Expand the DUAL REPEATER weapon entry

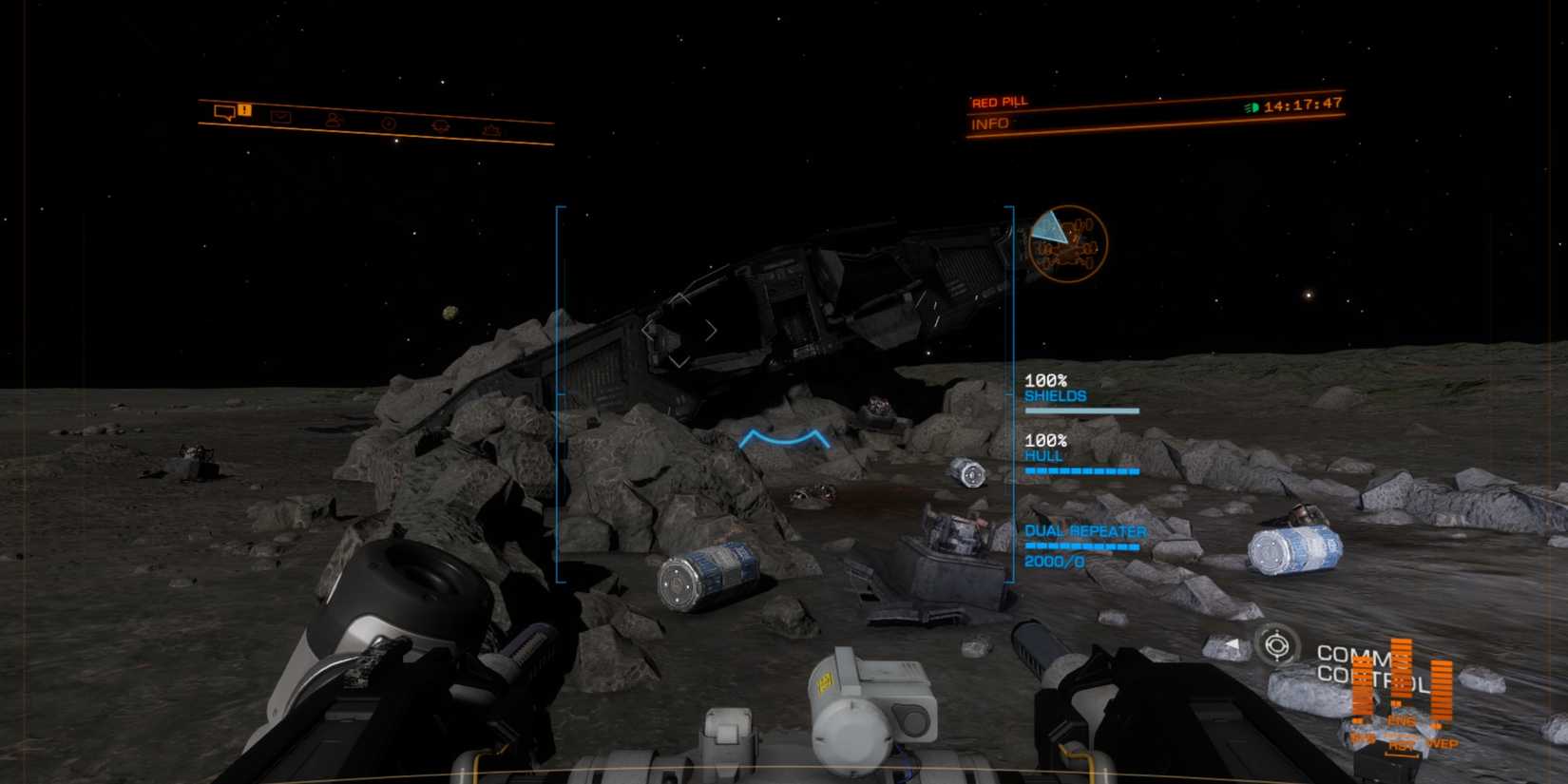tap(1086, 532)
